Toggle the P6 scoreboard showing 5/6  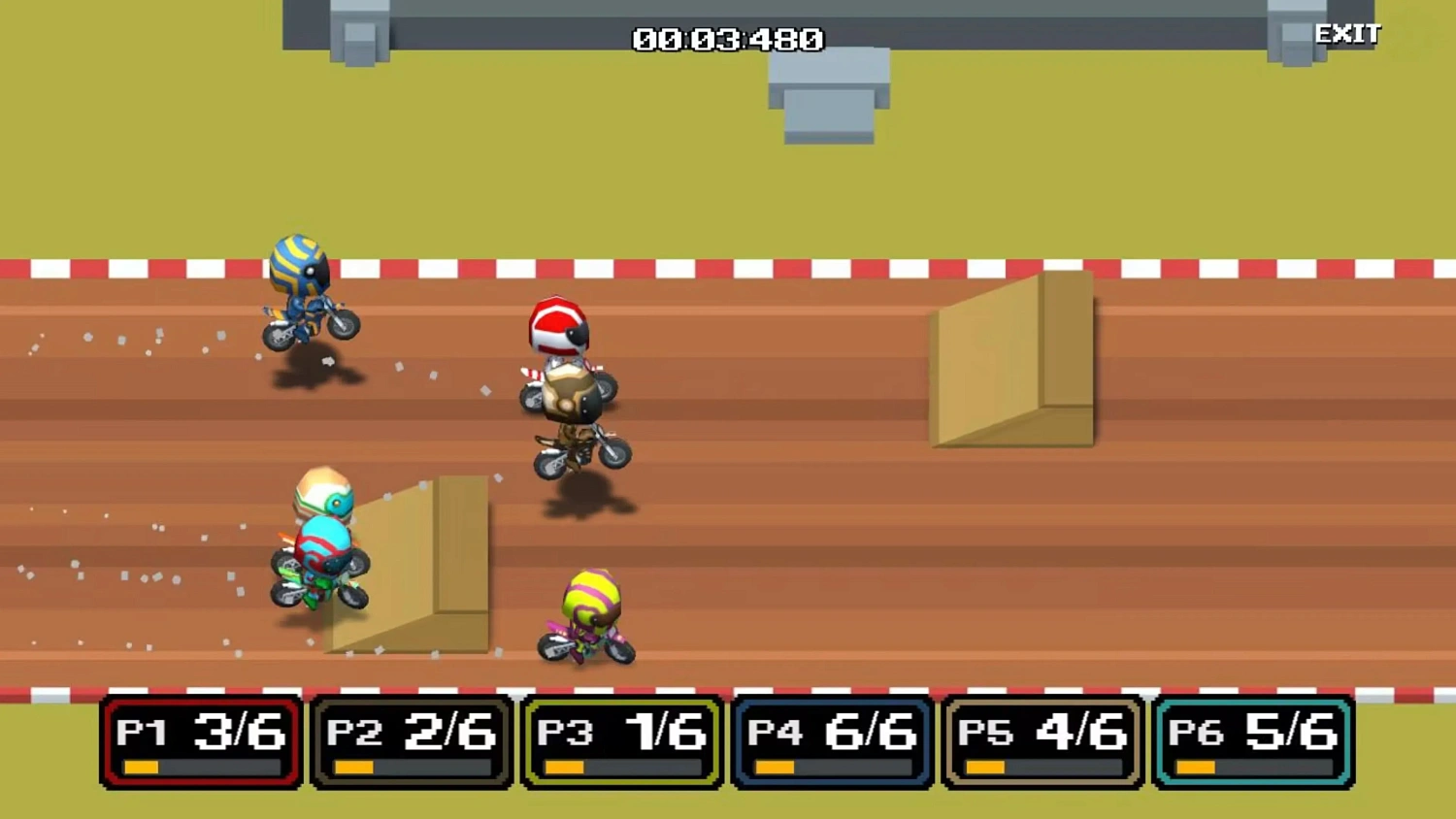[1252, 740]
